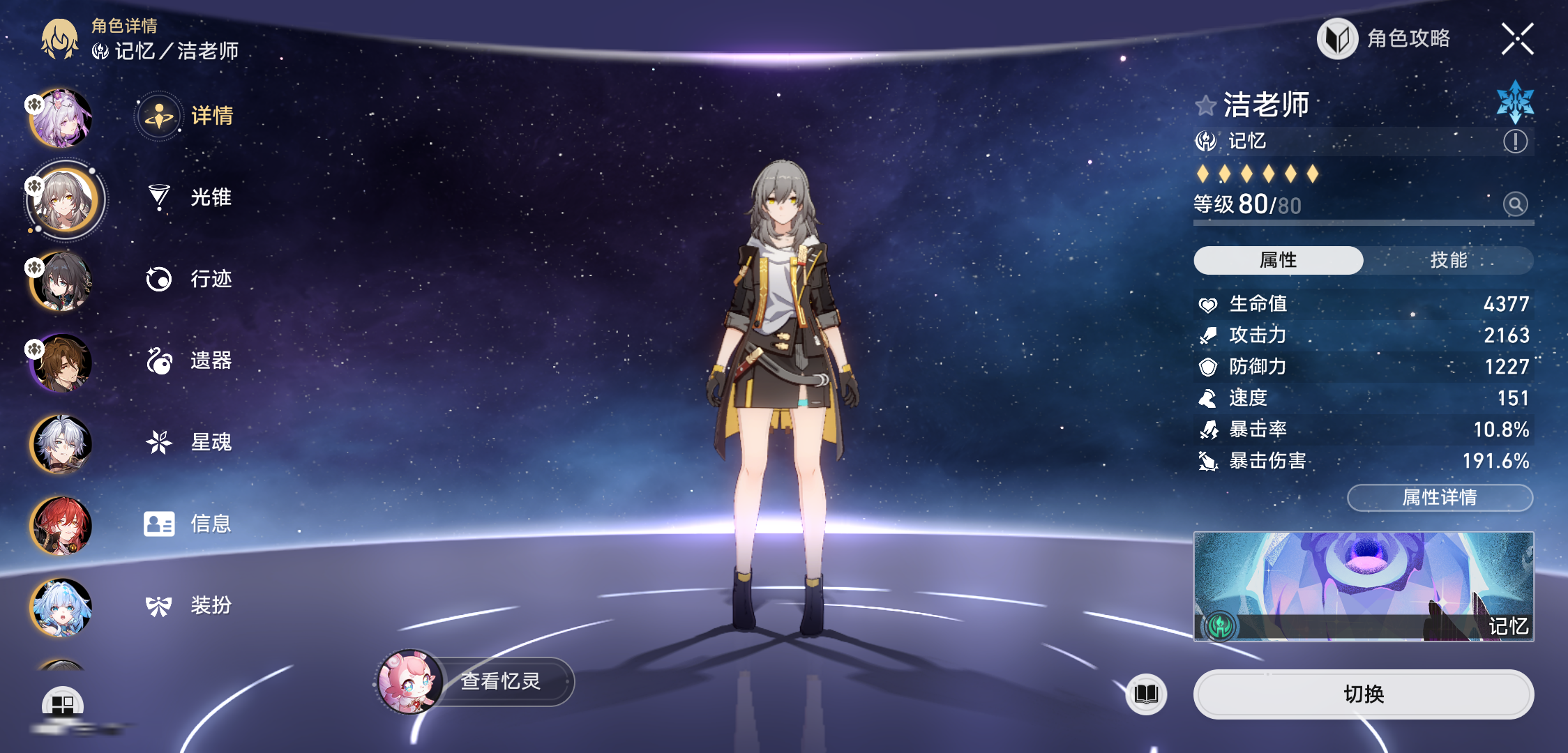Show the 信息 character info page
Viewport: 1568px width, 753px height.
(x=190, y=524)
